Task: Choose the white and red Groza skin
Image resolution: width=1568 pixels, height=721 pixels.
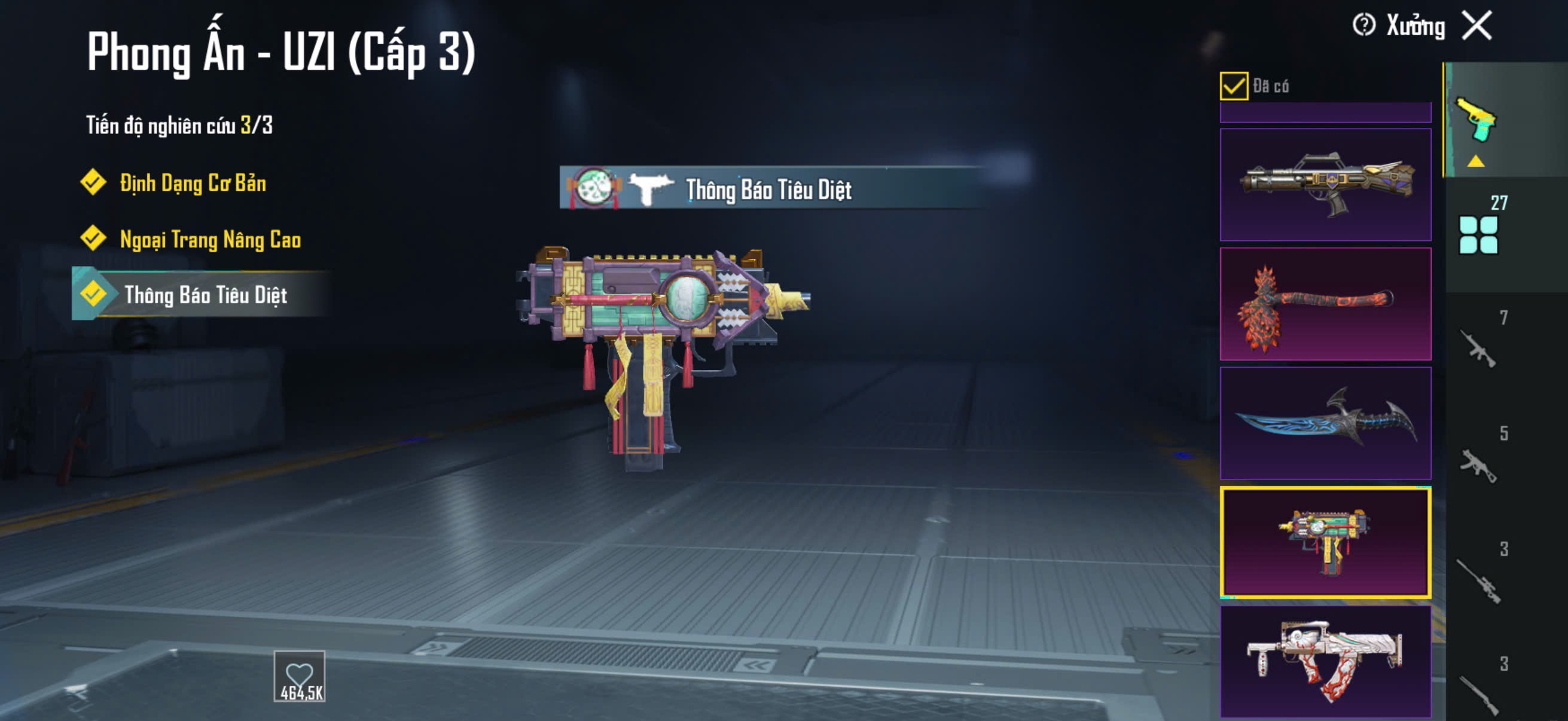Action: tap(1325, 661)
